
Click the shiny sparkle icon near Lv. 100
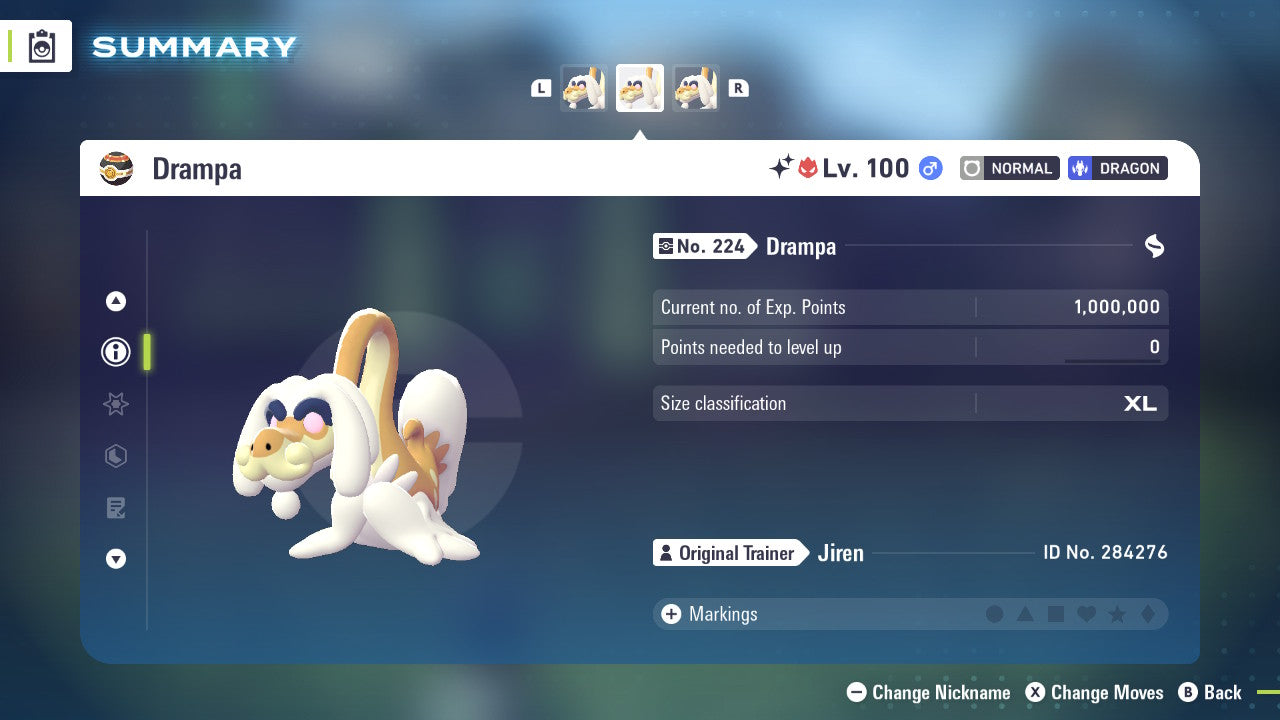click(781, 167)
